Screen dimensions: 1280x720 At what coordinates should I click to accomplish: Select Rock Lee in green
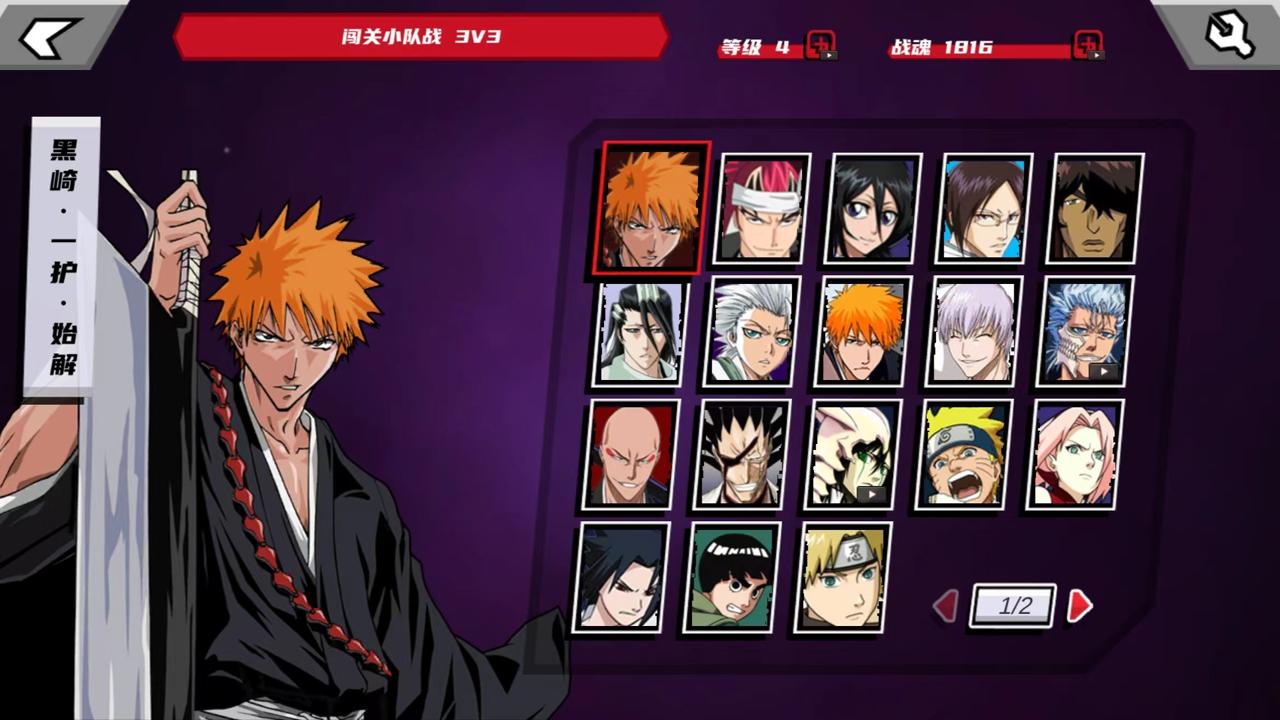(x=732, y=577)
